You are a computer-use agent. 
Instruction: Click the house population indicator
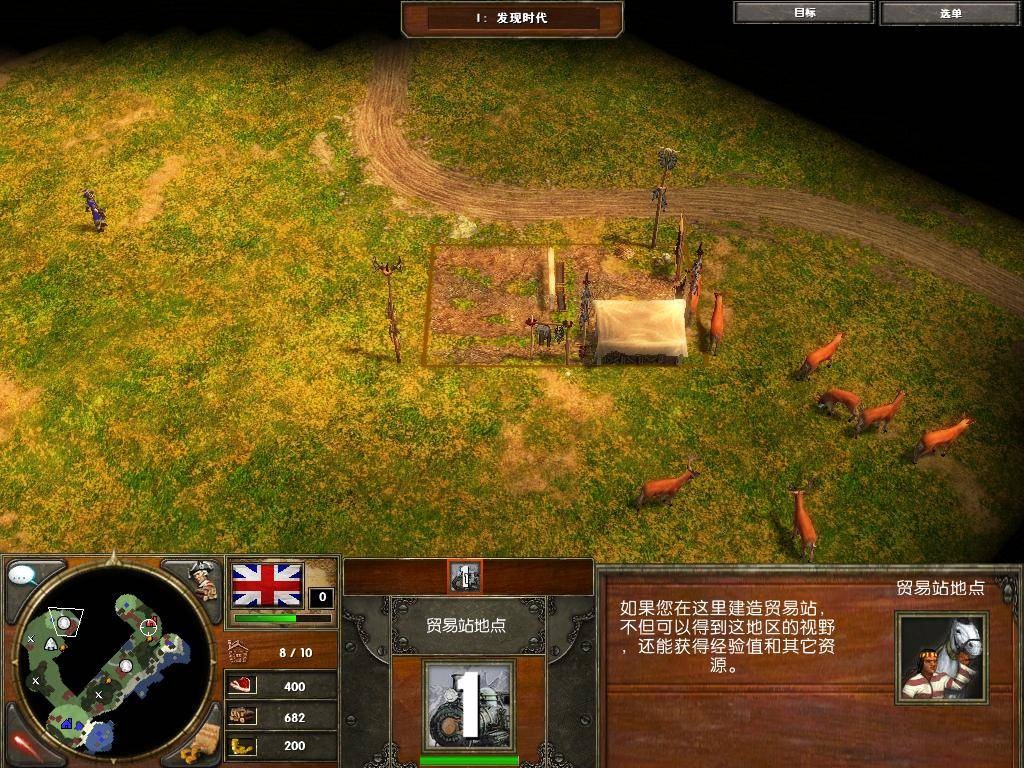(238, 652)
